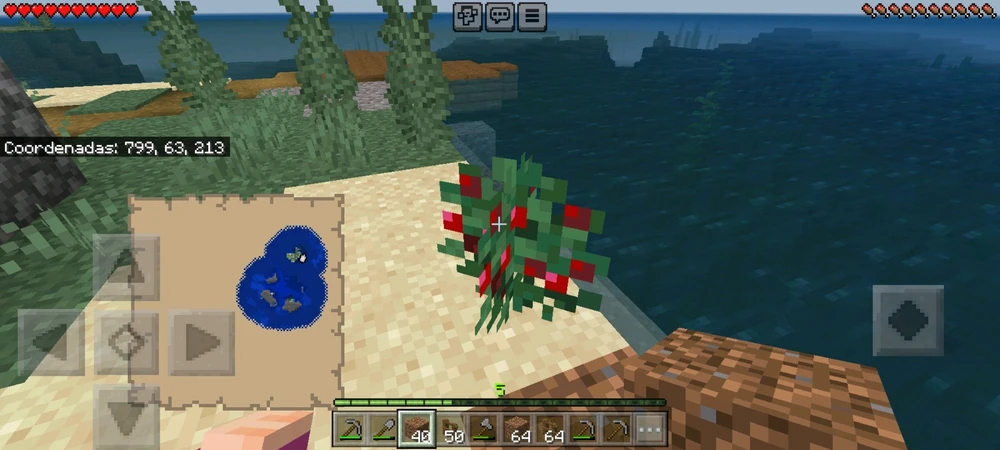1000x450 pixels.
Task: Tap the move left arrow
Action: [x=50, y=343]
